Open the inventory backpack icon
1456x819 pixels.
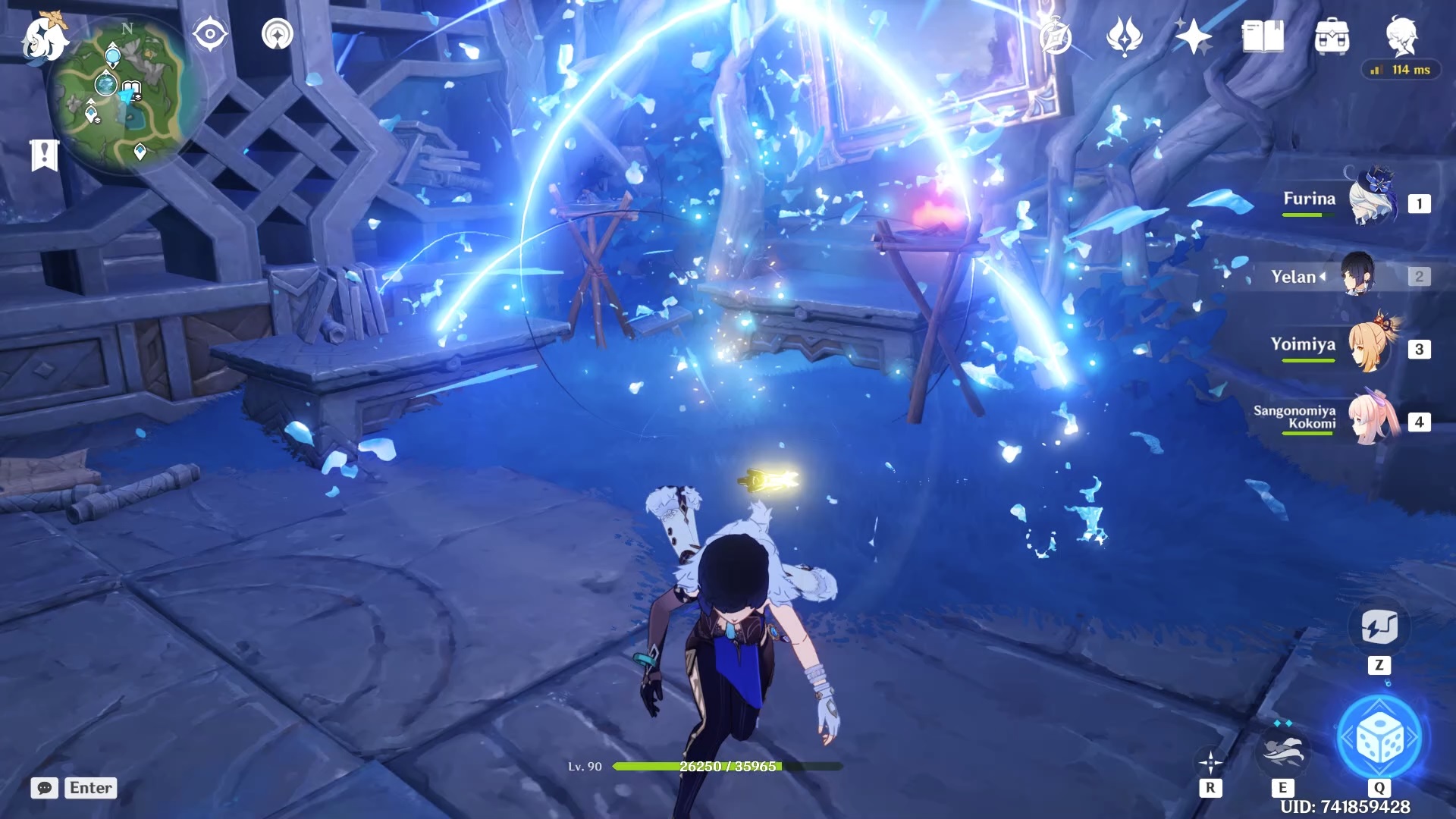1332,37
